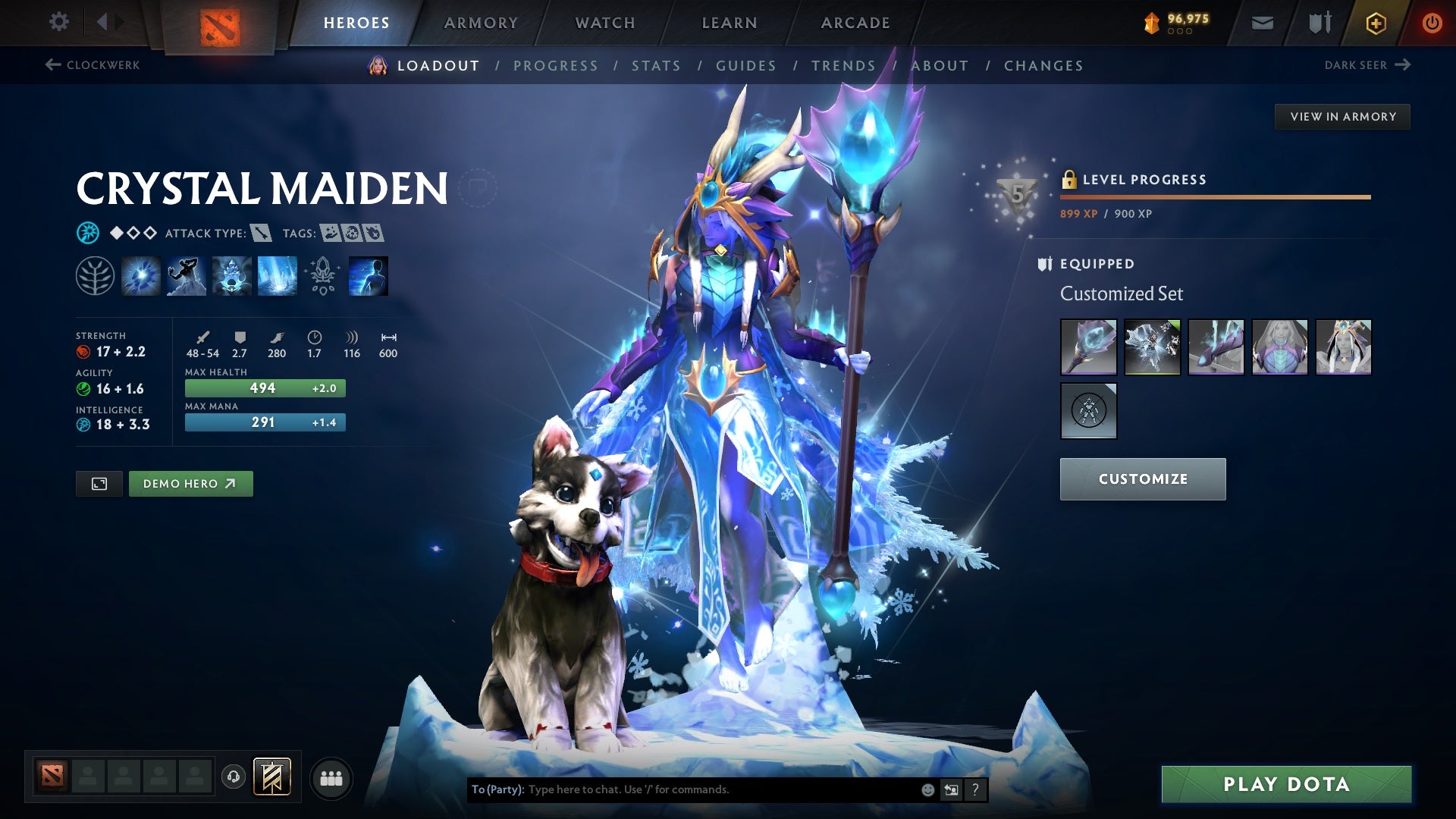Screen dimensions: 1456x819
Task: Click the mail inbox envelope icon
Action: [1263, 22]
